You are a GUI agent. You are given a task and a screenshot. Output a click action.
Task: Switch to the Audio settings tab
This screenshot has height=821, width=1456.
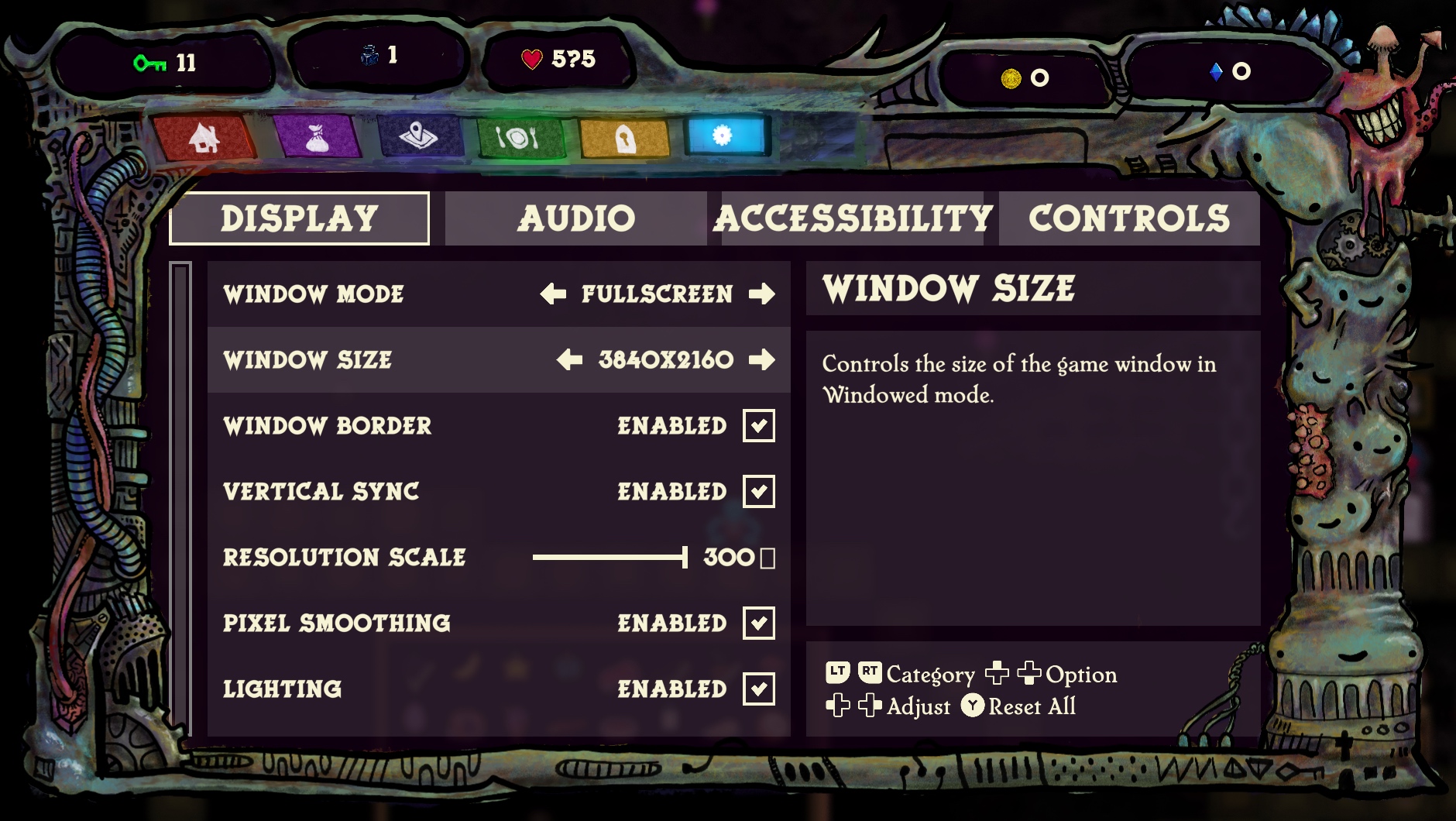575,218
